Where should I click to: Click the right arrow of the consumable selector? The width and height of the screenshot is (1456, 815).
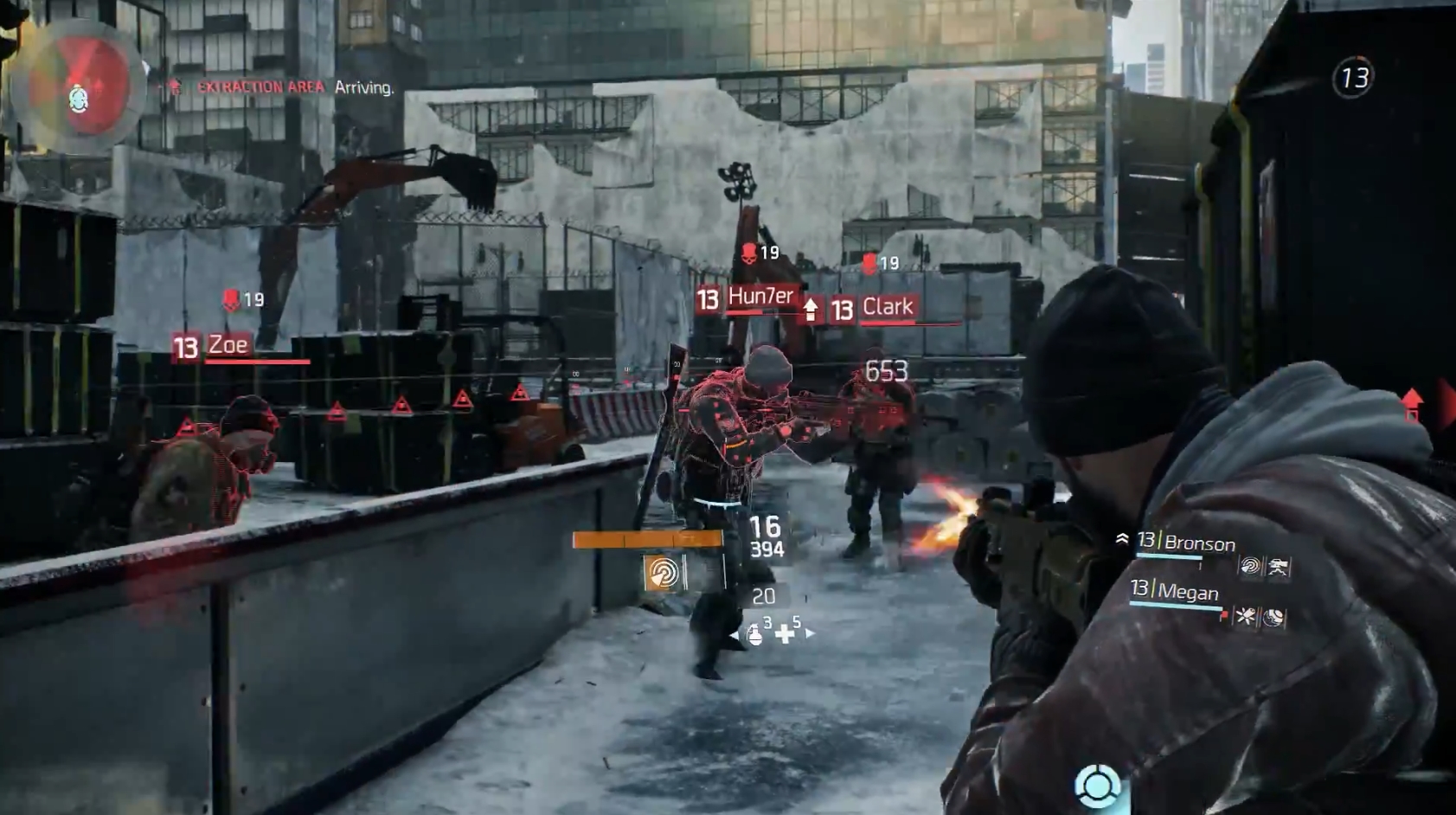click(x=811, y=633)
